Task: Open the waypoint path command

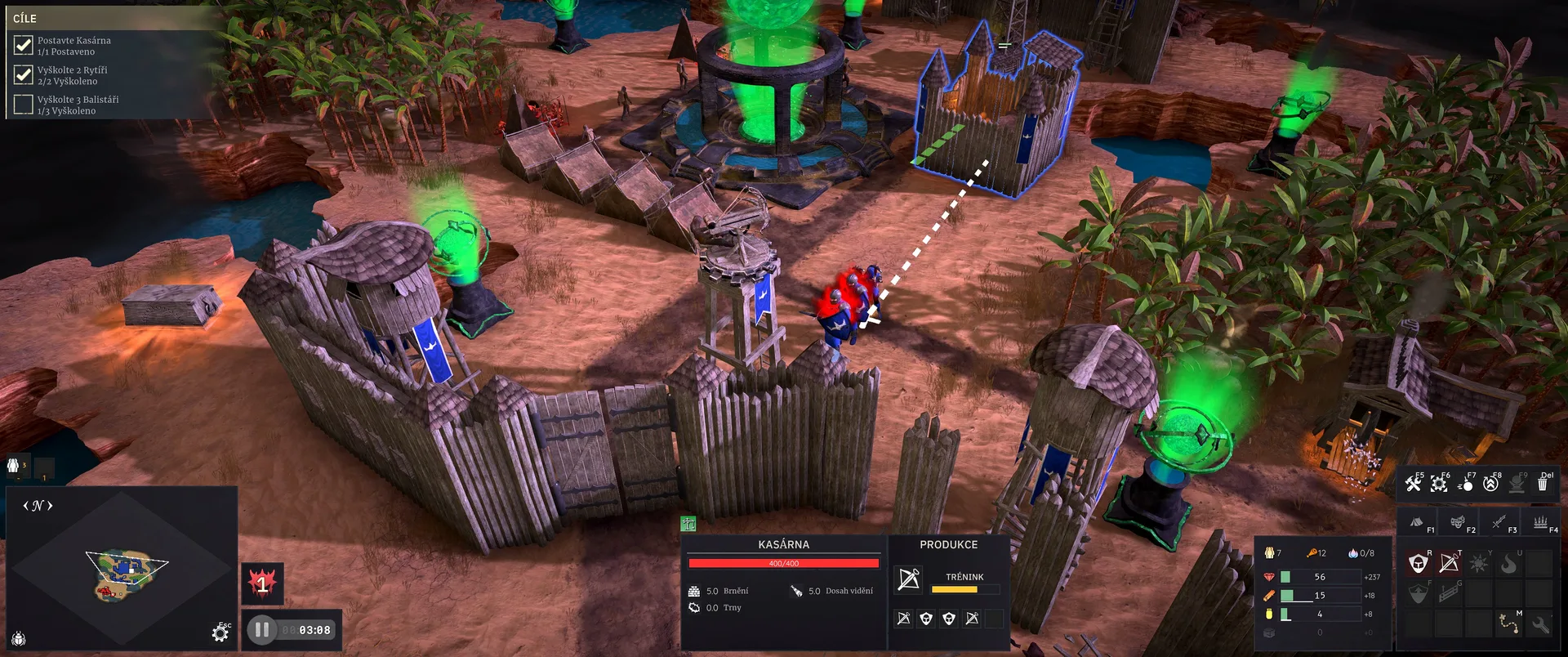Action: pos(1509,624)
